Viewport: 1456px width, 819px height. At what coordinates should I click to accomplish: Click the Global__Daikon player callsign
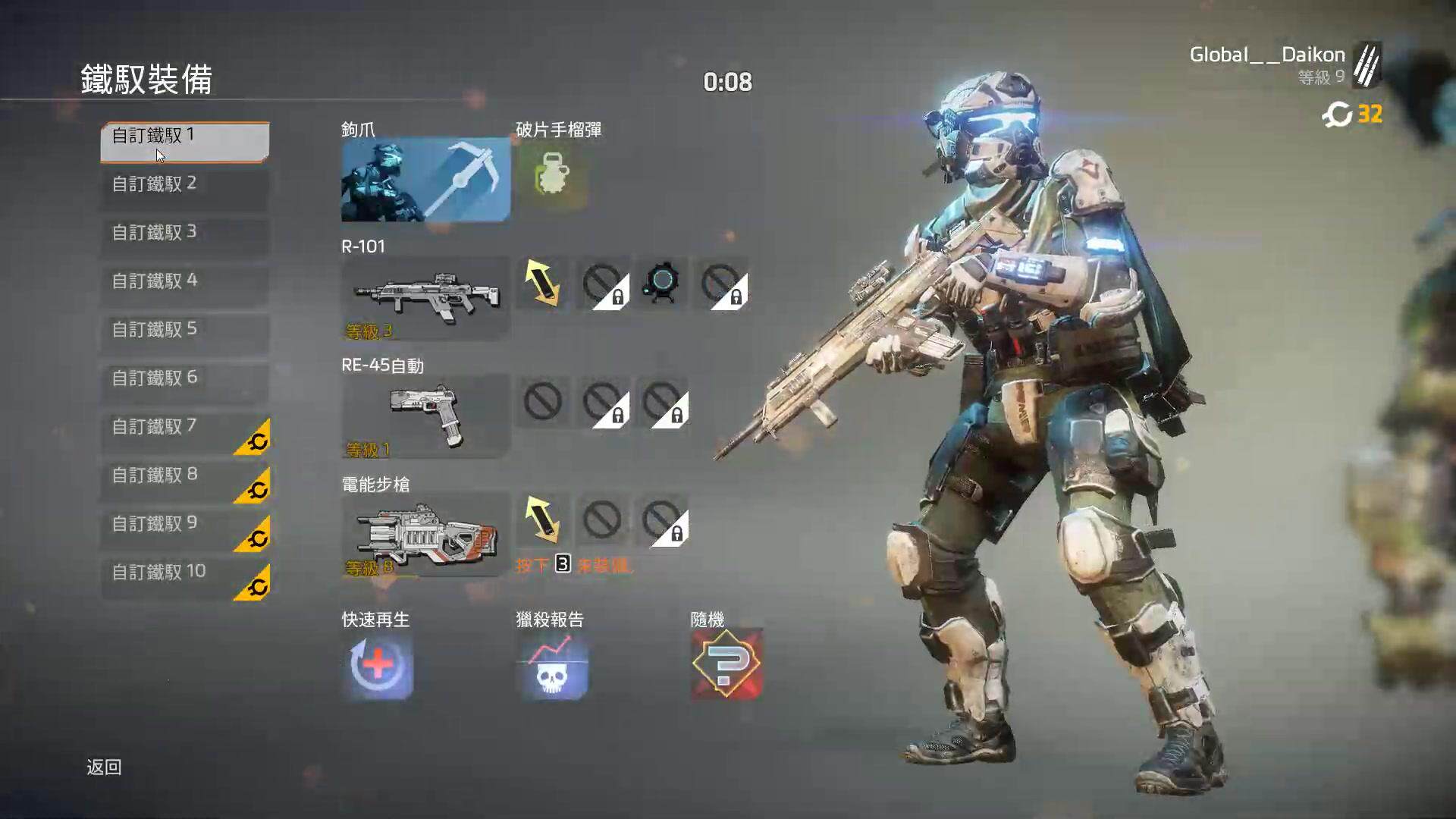click(x=1267, y=55)
